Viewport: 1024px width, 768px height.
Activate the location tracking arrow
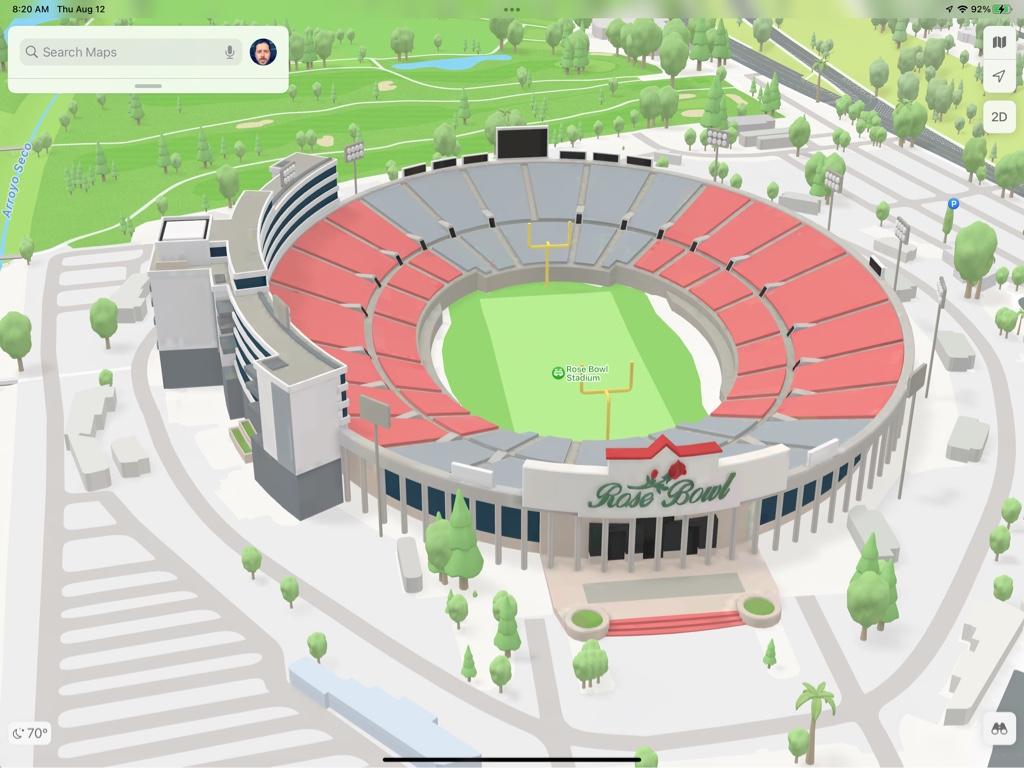[x=999, y=77]
